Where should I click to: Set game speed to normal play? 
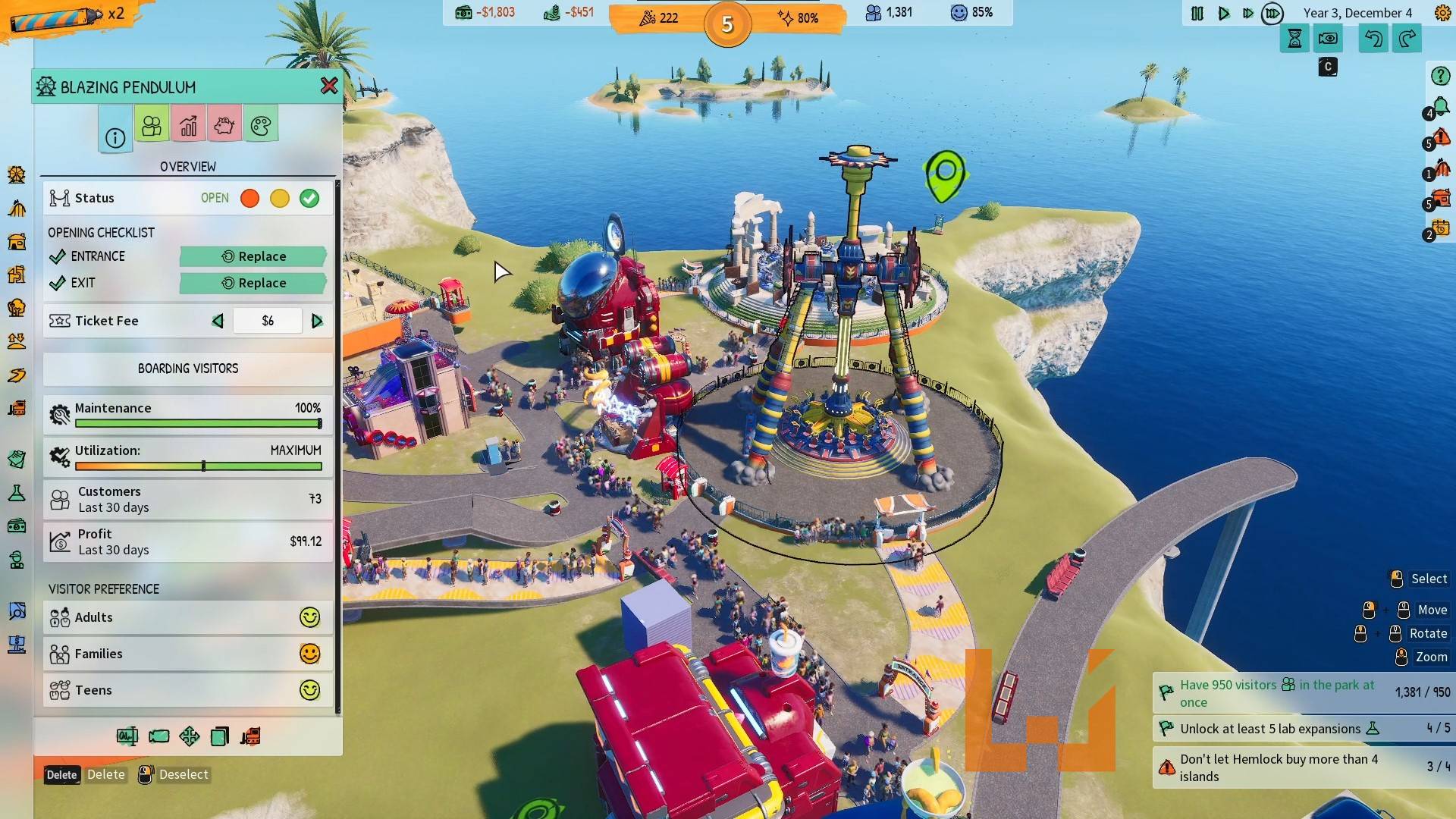tap(1223, 14)
